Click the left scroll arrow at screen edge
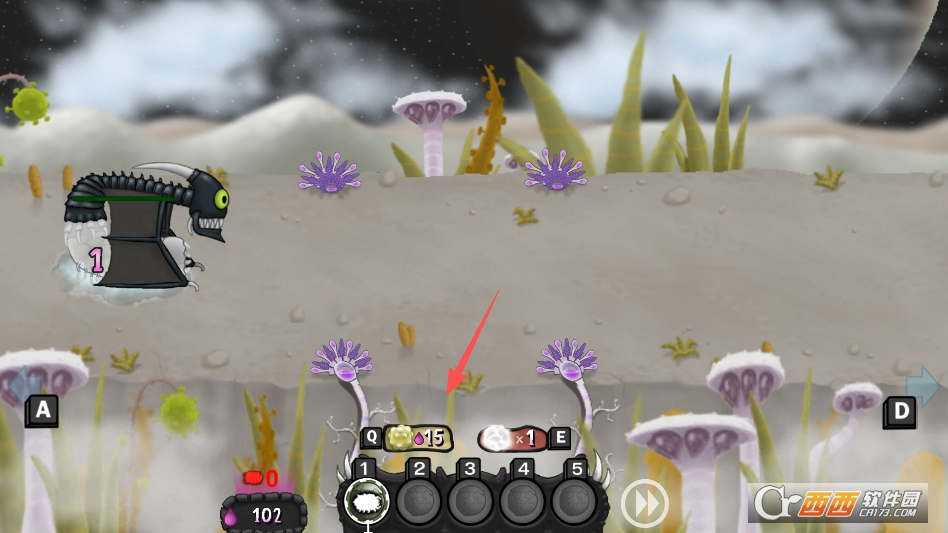 click(x=24, y=386)
